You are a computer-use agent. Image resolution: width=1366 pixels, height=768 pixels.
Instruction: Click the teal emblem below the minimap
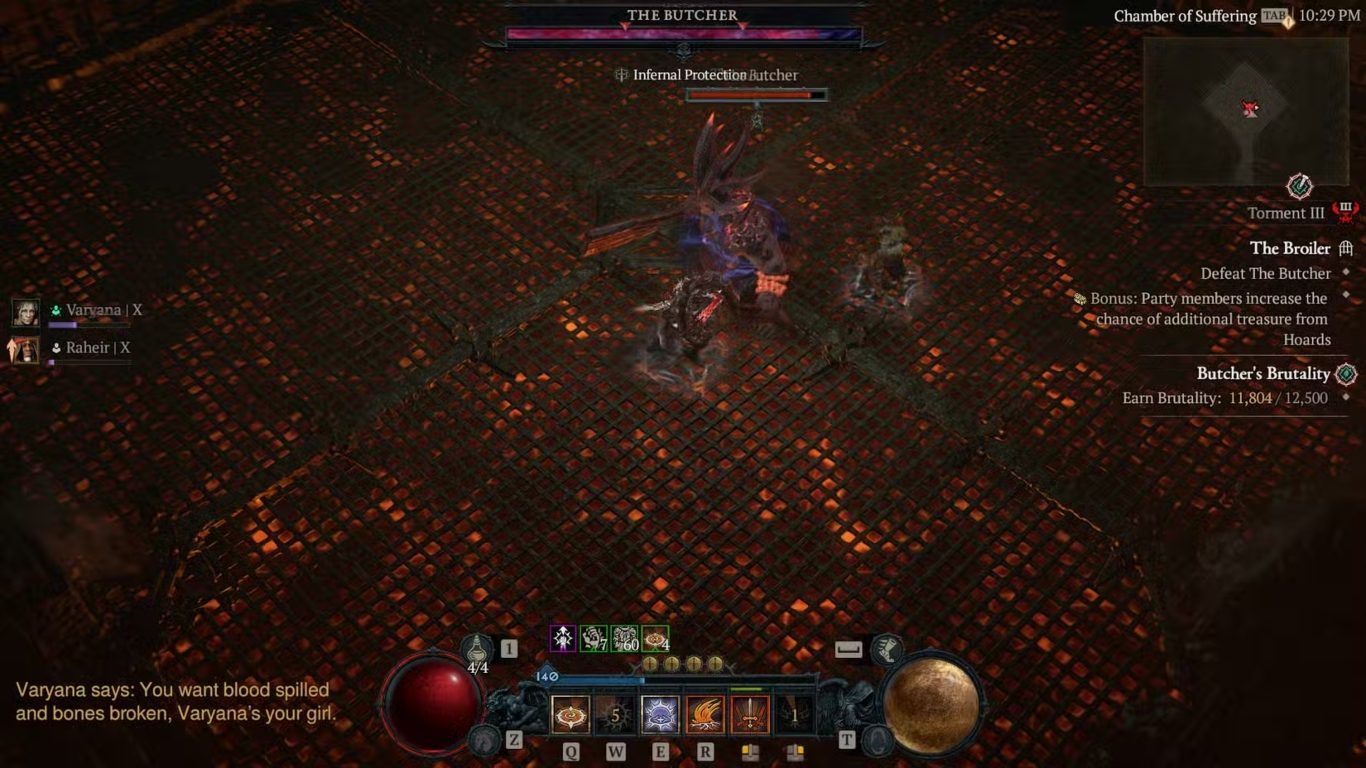click(x=1299, y=186)
